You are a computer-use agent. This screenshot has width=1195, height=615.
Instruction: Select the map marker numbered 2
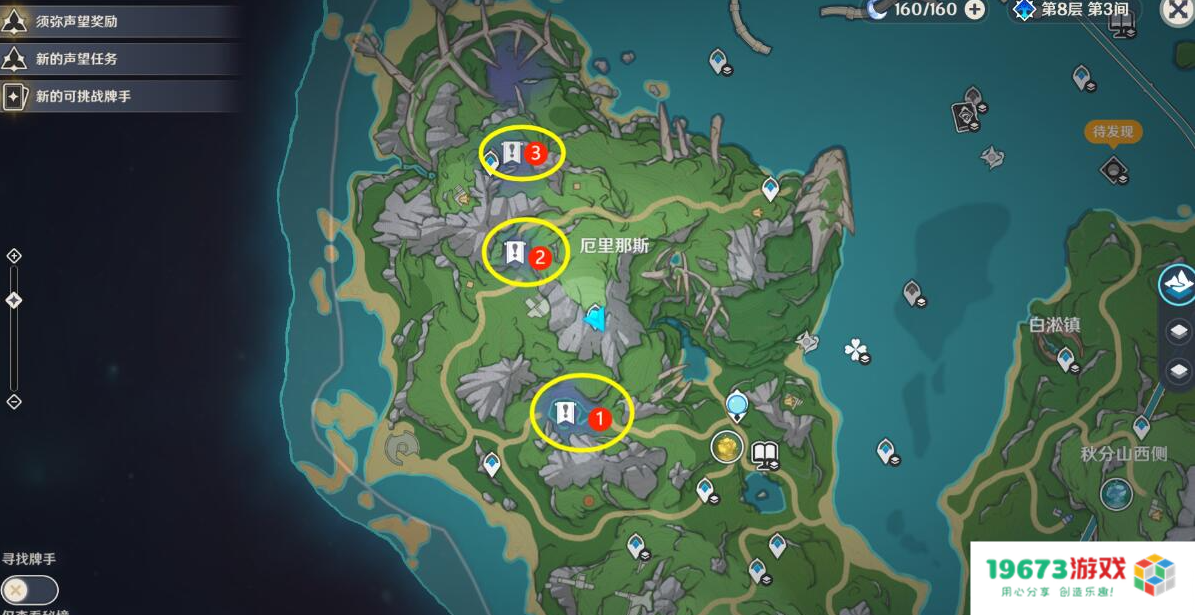pyautogui.click(x=515, y=252)
